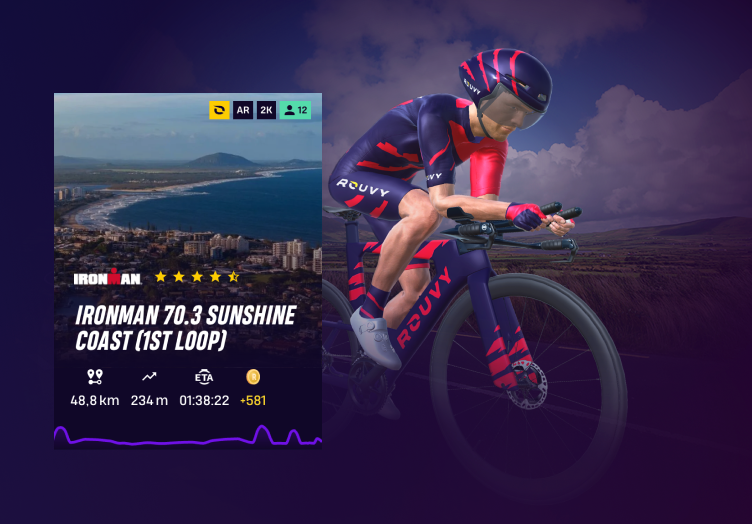Click the AR badge on the route card

243,110
